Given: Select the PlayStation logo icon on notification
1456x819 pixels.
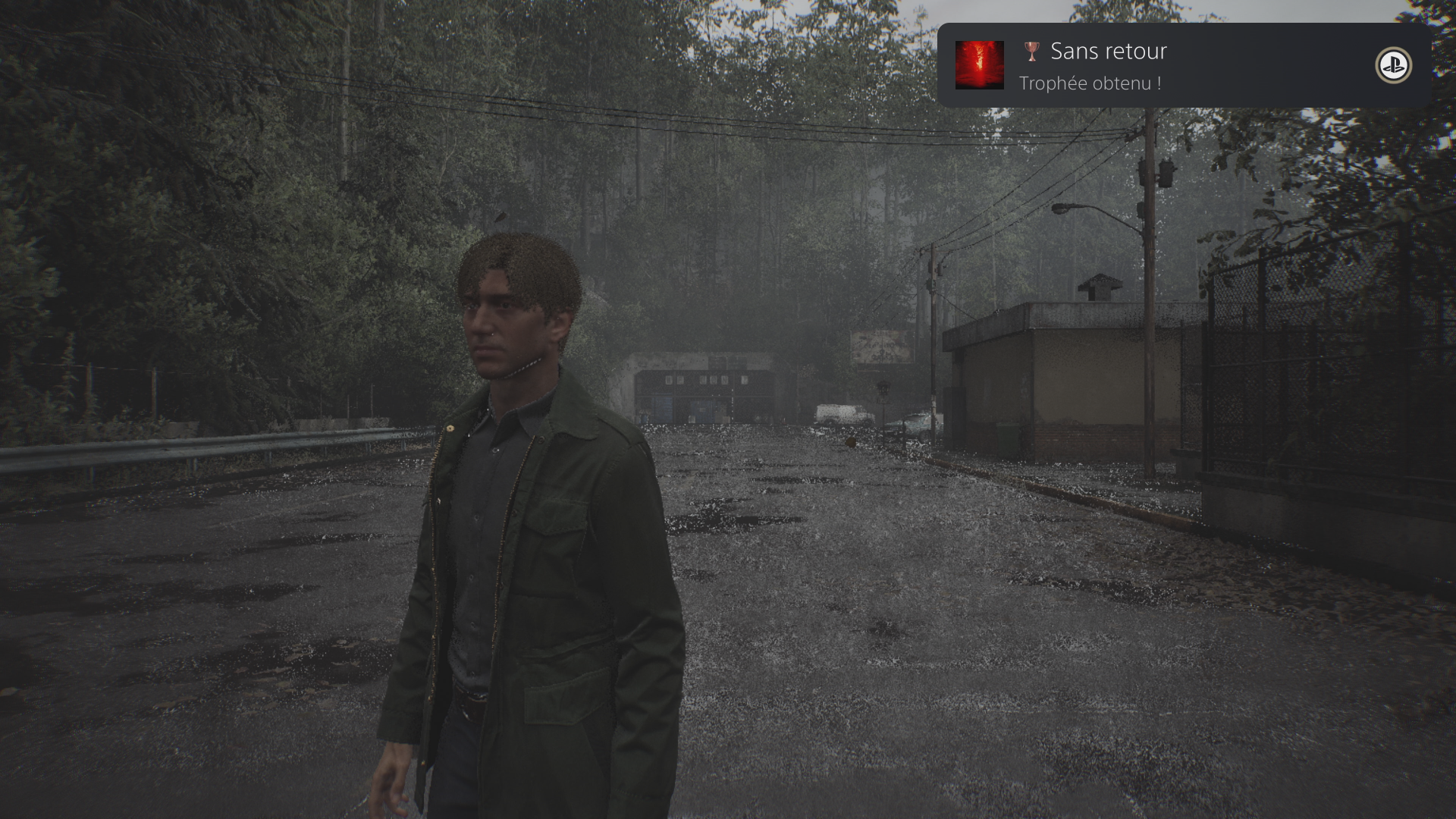Looking at the screenshot, I should (x=1393, y=66).
